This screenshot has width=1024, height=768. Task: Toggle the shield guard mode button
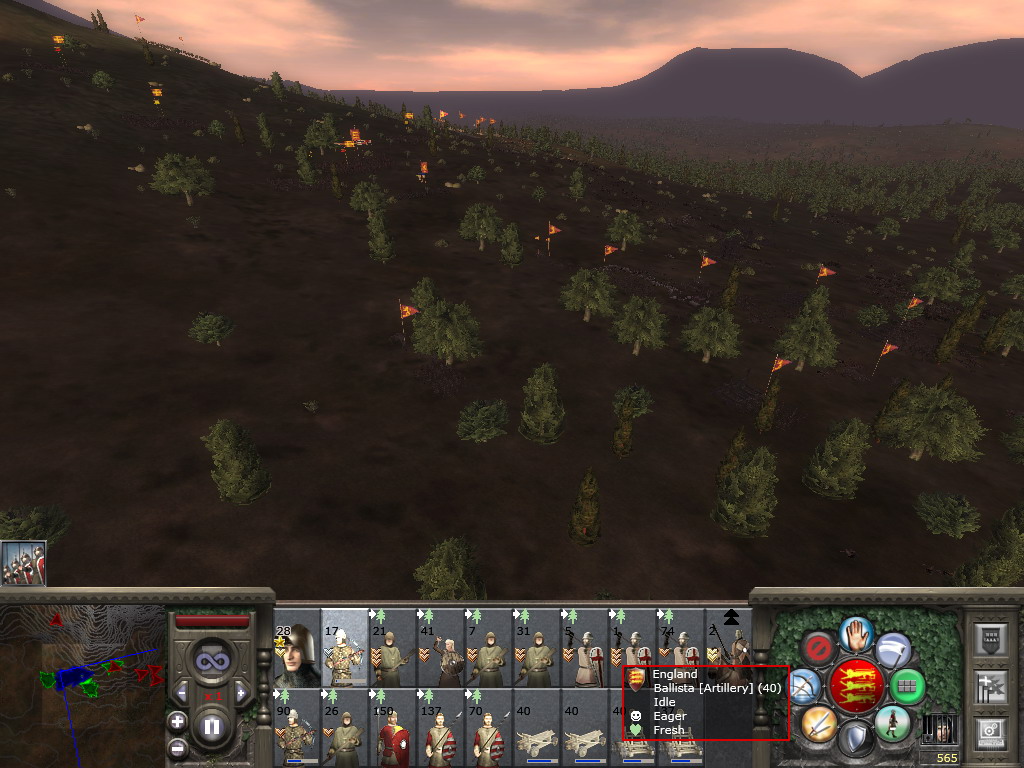click(855, 739)
